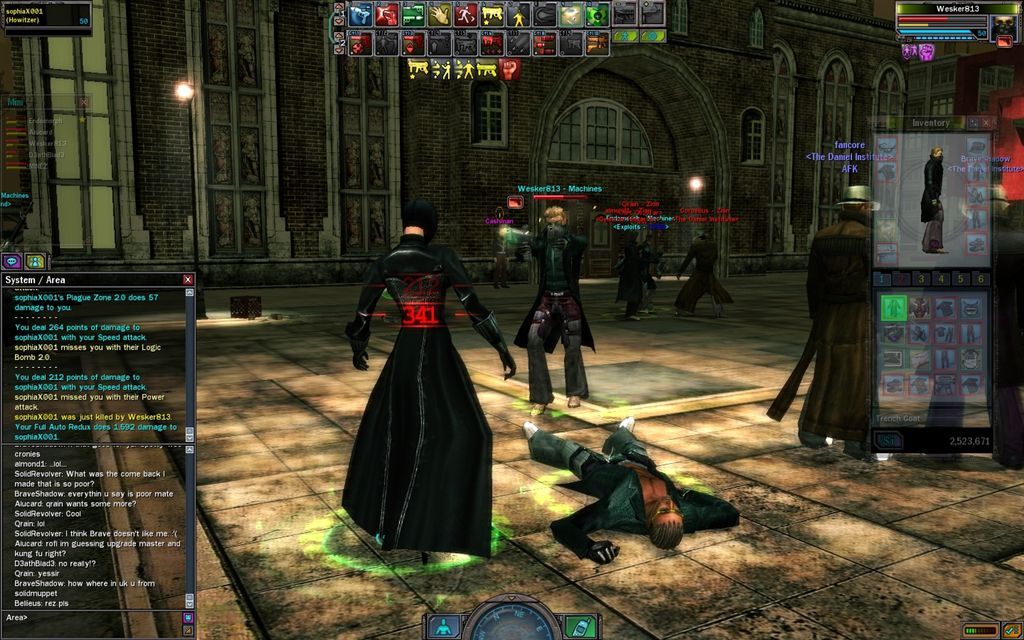Viewport: 1024px width, 640px height.
Task: Activate the blue pistol ability on hotbar
Action: [x=361, y=15]
